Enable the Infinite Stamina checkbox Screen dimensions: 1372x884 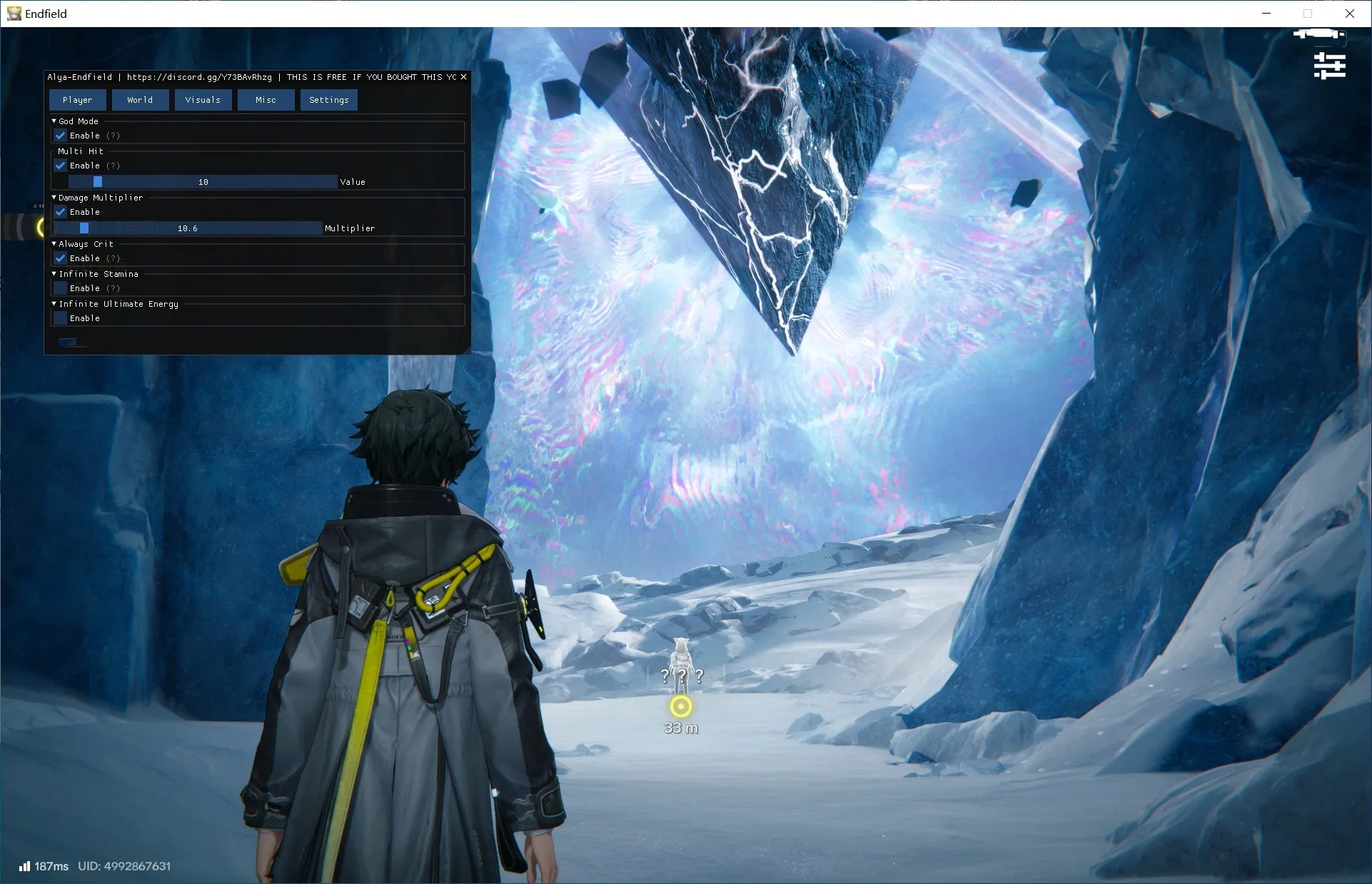61,288
